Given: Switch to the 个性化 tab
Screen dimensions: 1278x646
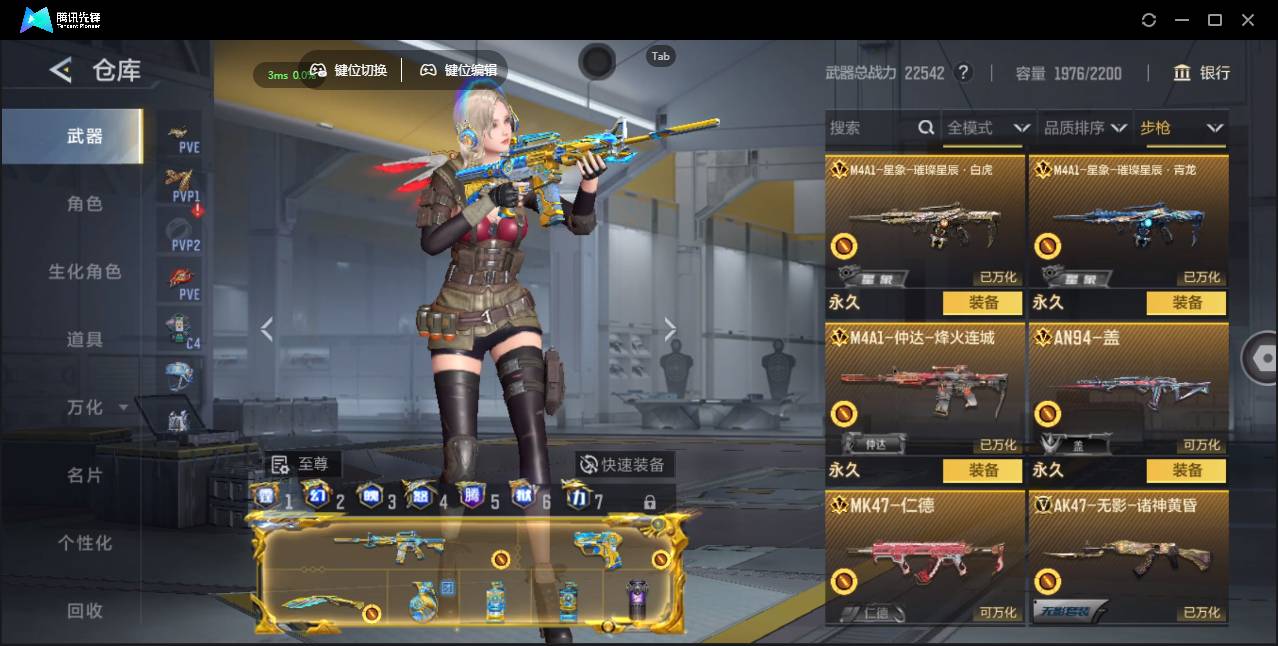Looking at the screenshot, I should [85, 544].
